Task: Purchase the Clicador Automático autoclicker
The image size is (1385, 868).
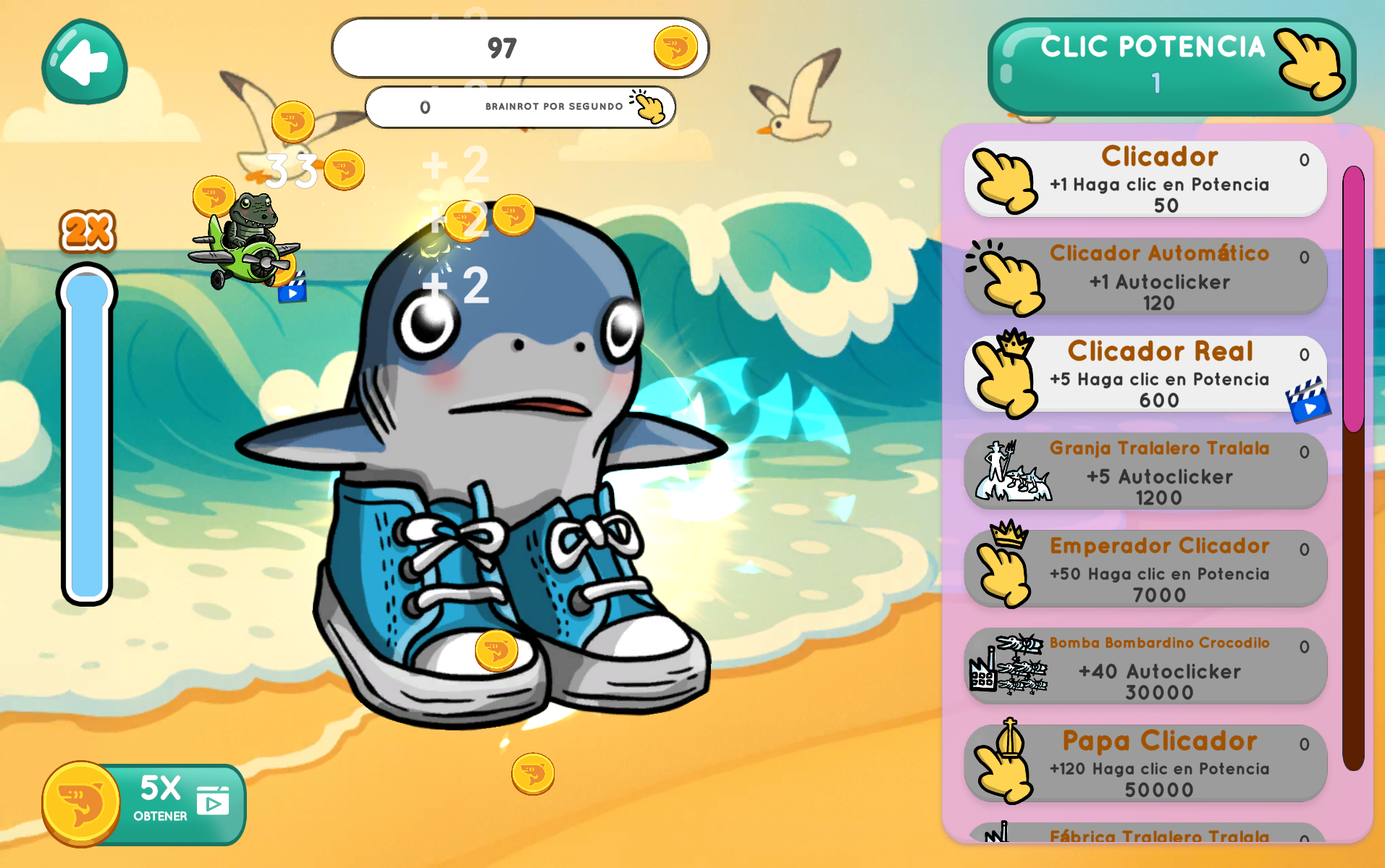Action: coord(1145,277)
